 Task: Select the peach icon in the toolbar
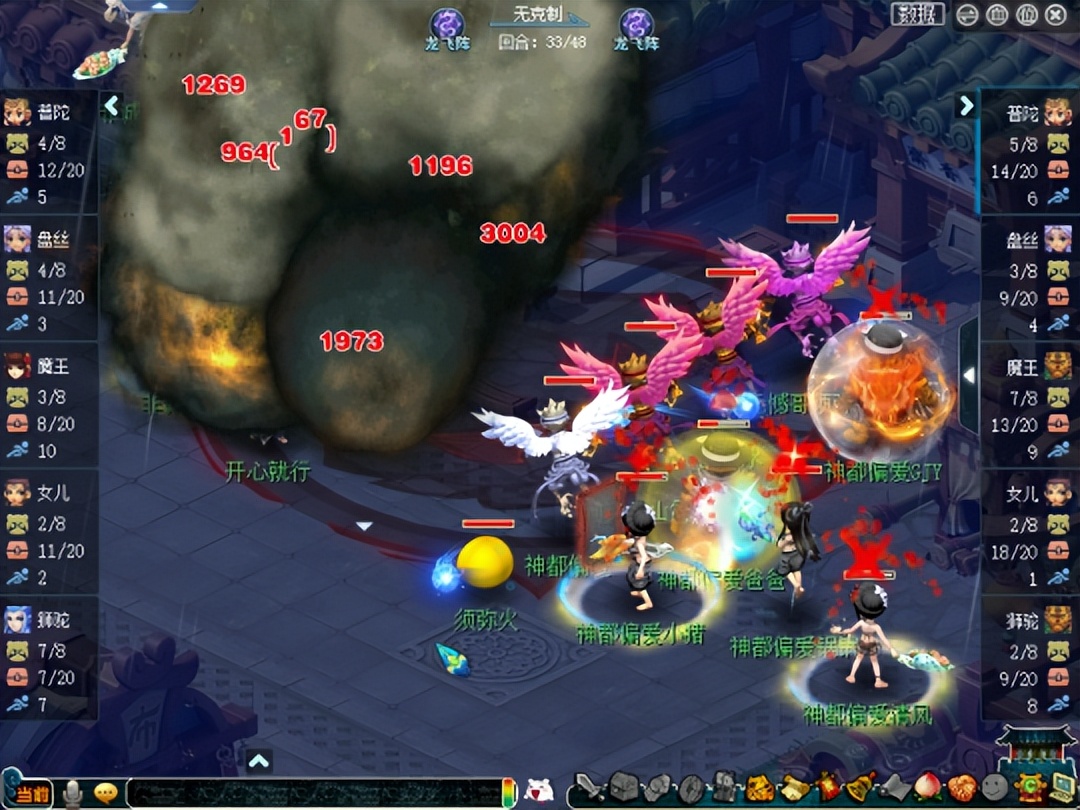point(928,787)
